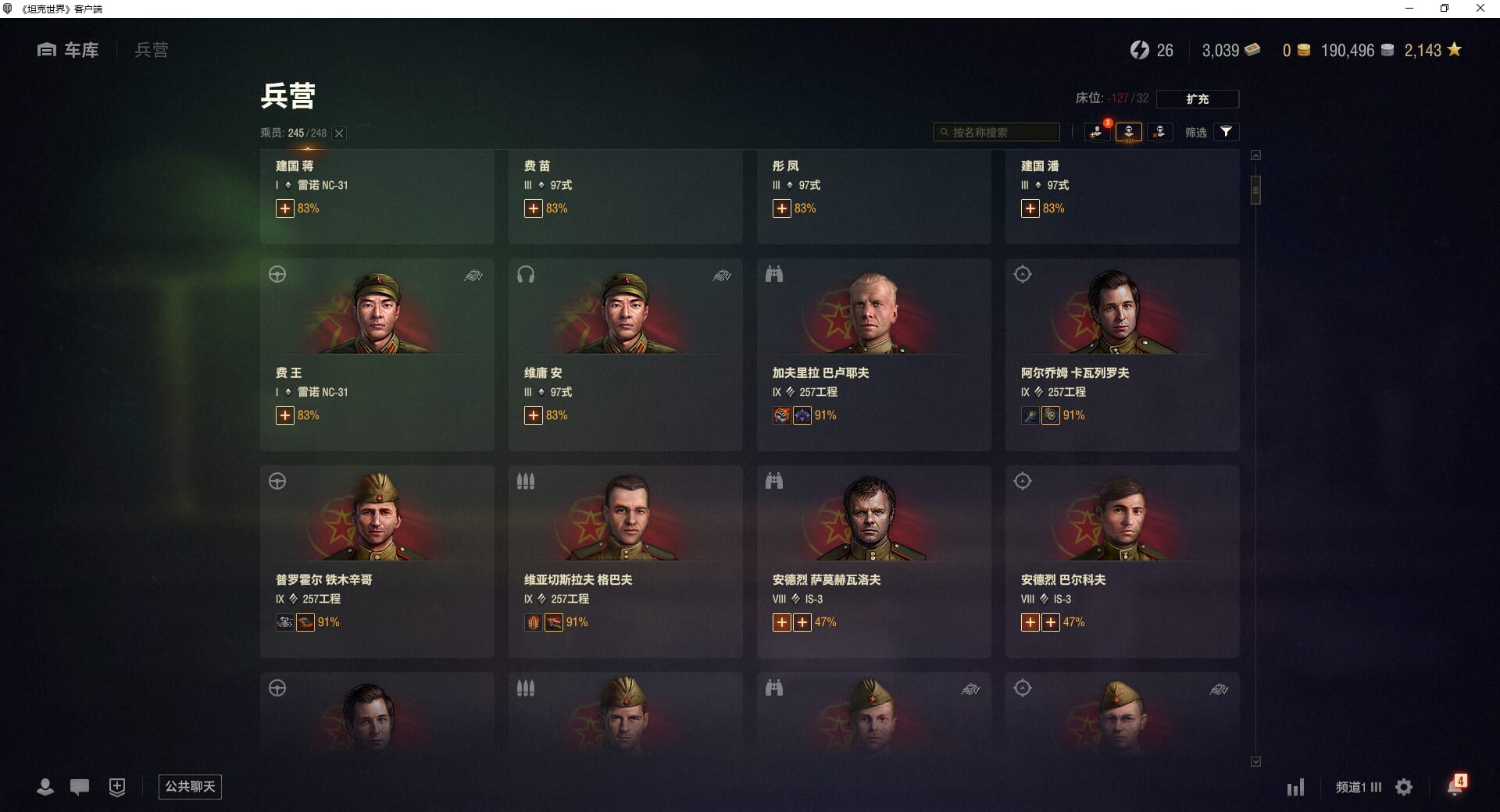The width and height of the screenshot is (1500, 812).
Task: View notifications bell with 4 alerts
Action: (x=1455, y=786)
